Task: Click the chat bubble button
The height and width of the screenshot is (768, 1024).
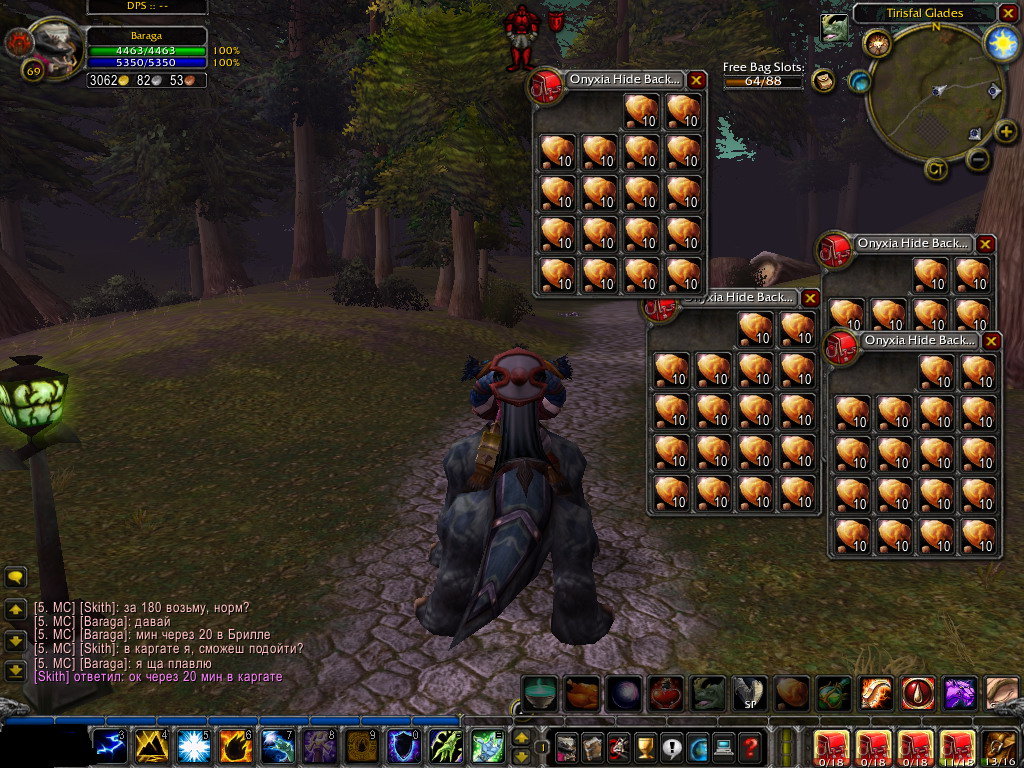Action: [15, 577]
